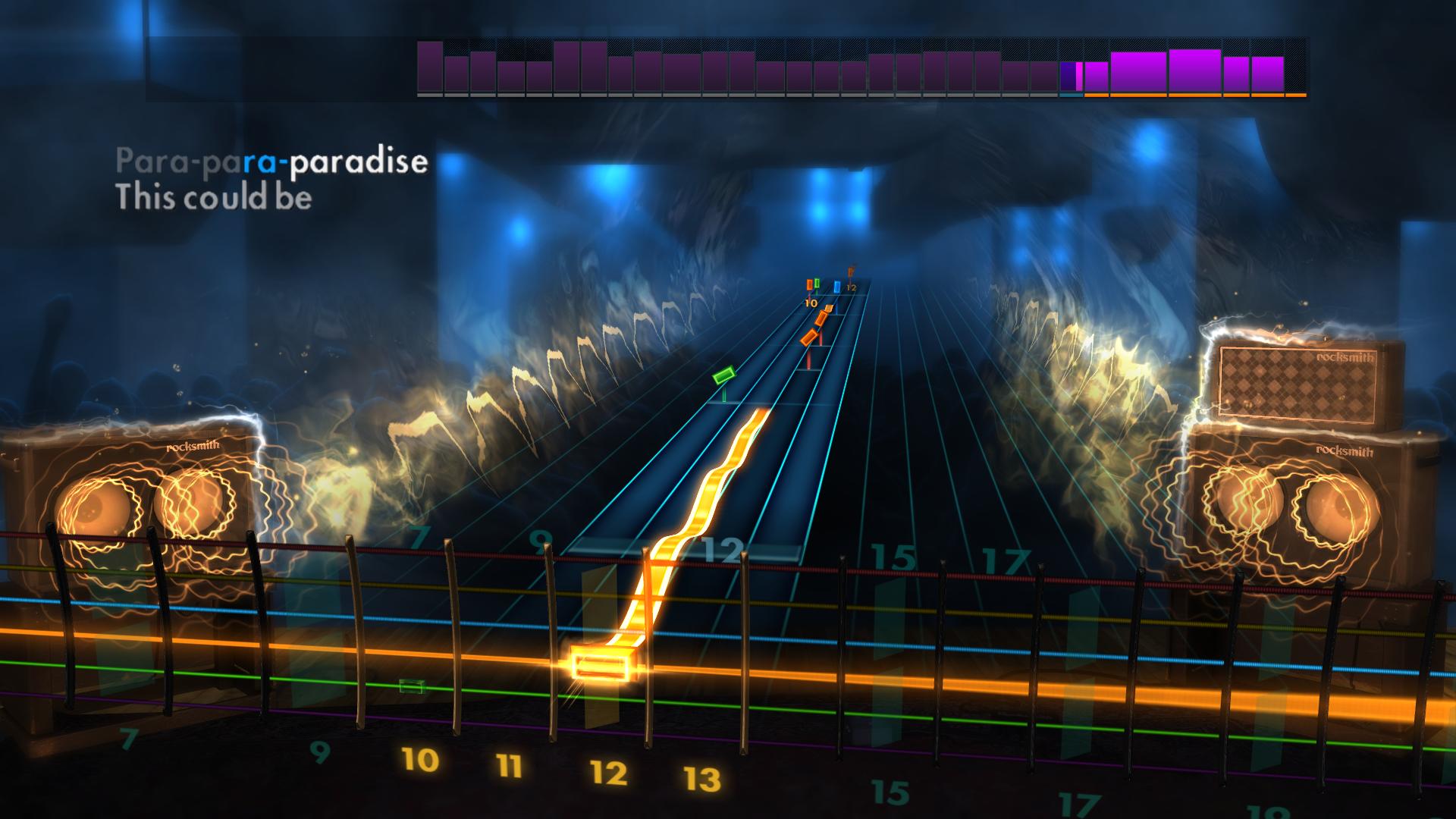Click the lyric line Para-para-paradise
The height and width of the screenshot is (819, 1456).
pyautogui.click(x=271, y=161)
